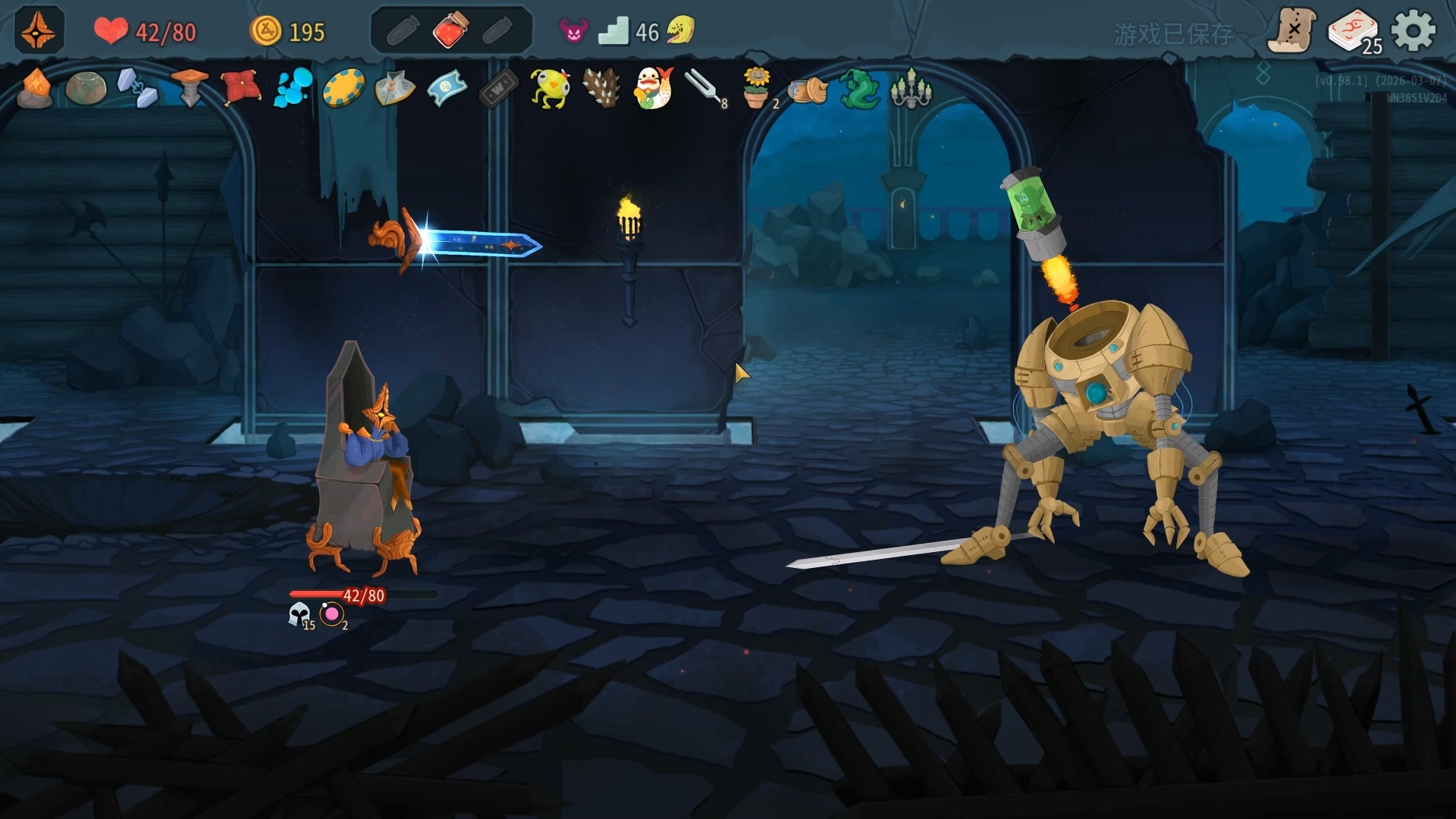
Task: Check the potted sunflower relic
Action: tap(756, 89)
